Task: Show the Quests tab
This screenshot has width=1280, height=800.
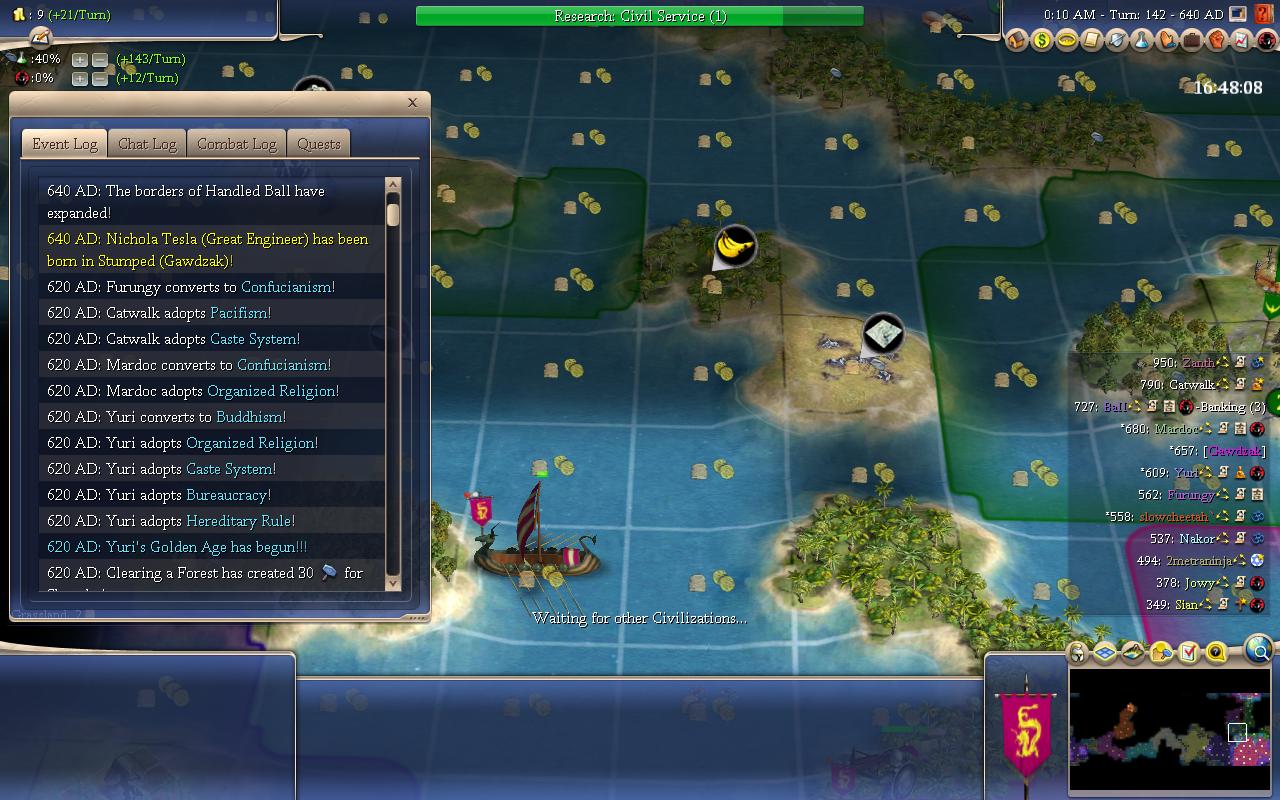Action: coord(319,144)
